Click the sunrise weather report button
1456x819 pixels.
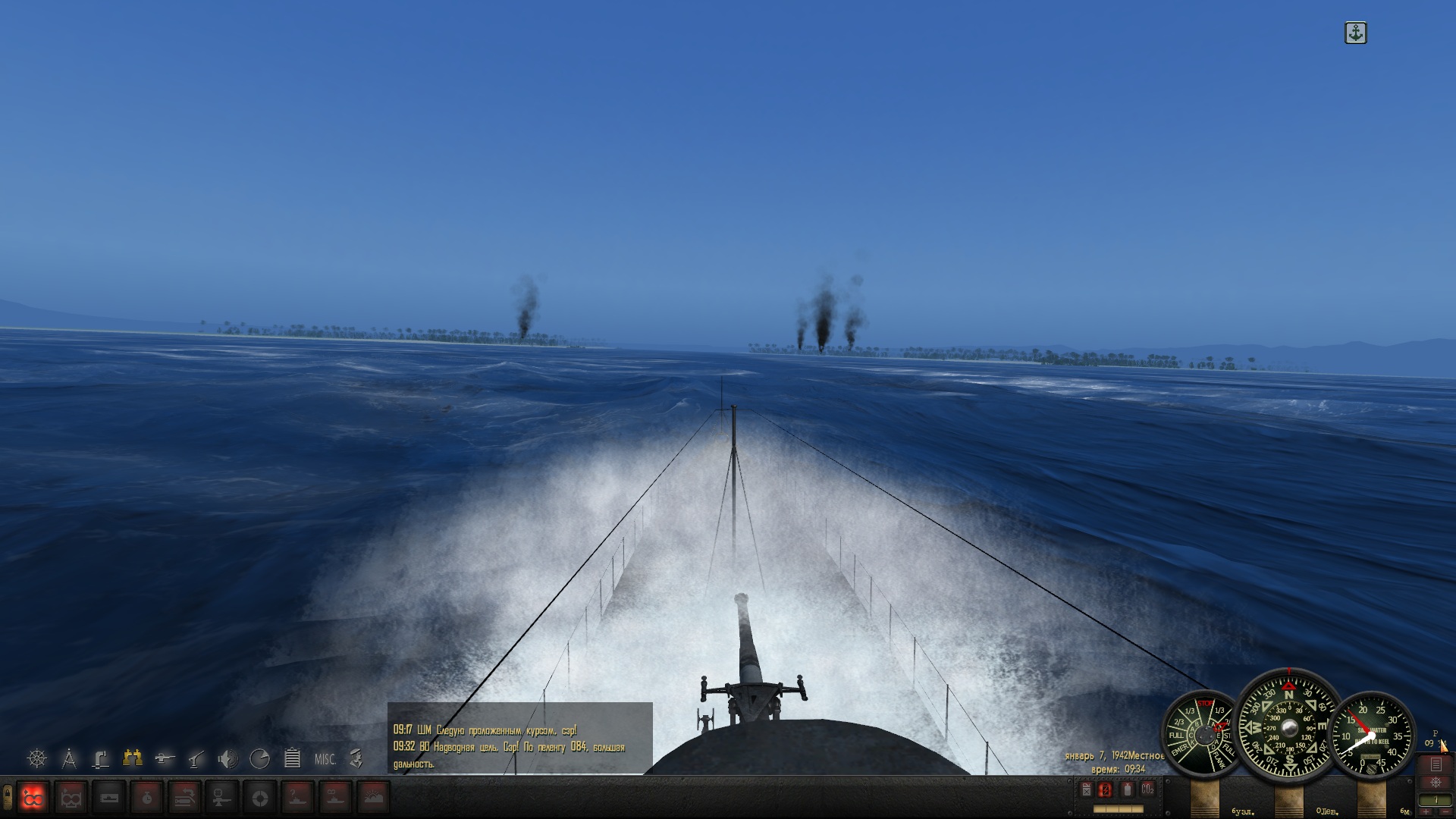373,798
